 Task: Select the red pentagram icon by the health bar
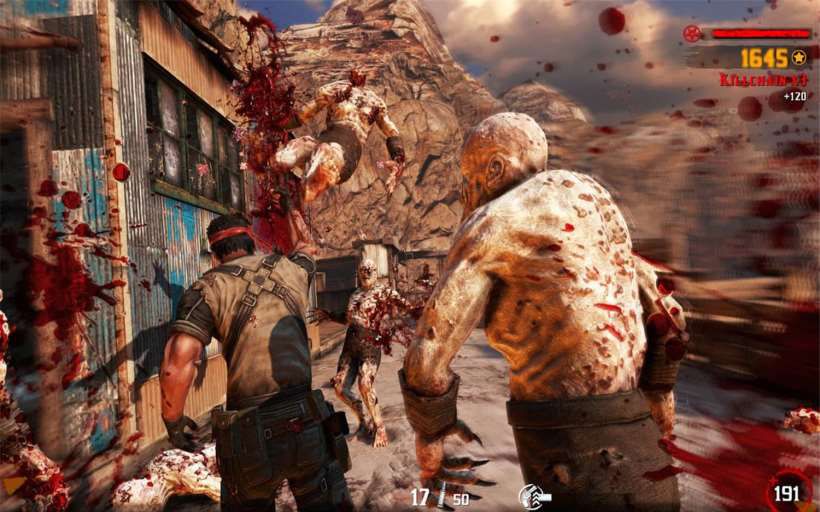coord(692,33)
